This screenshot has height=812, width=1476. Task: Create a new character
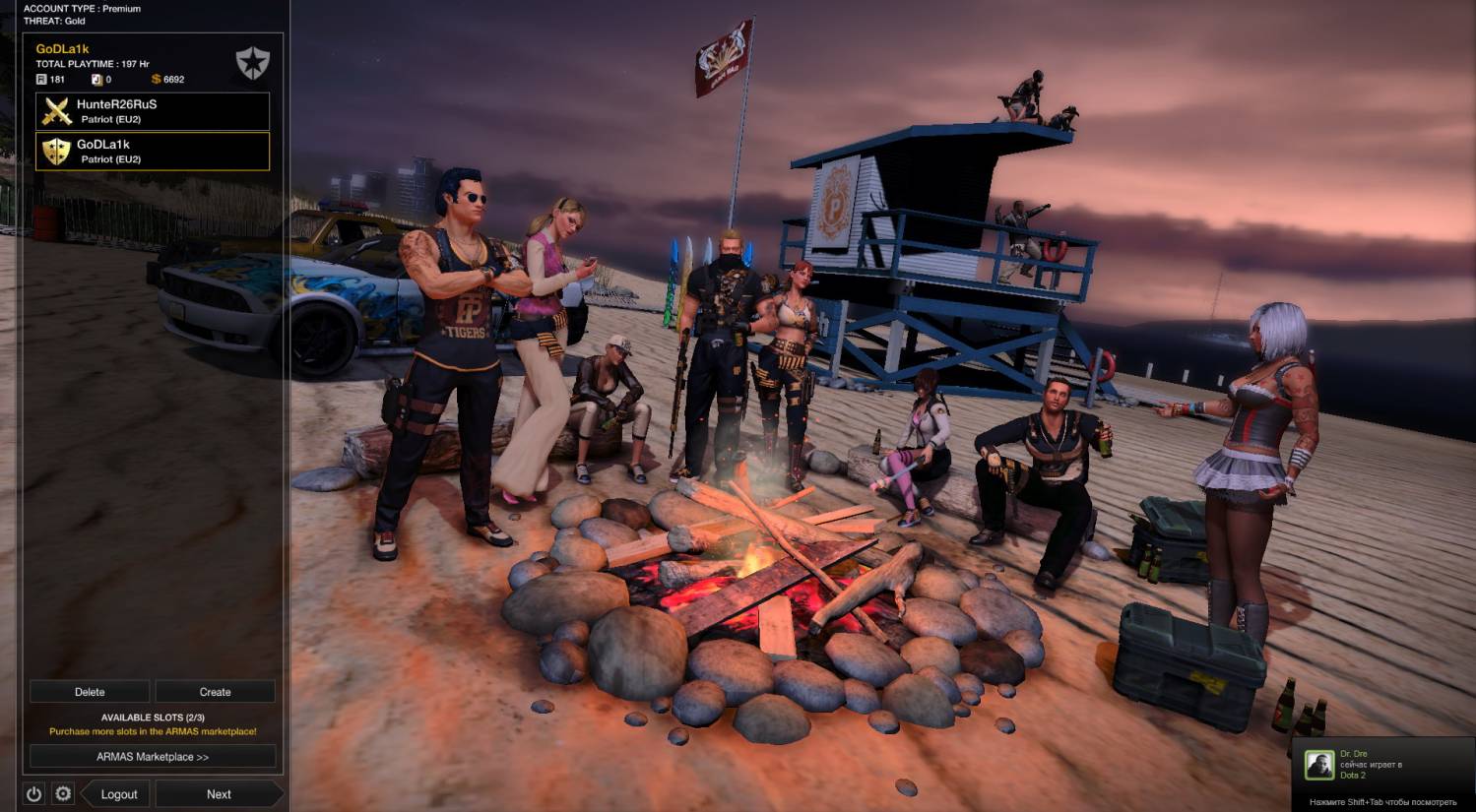click(x=215, y=692)
